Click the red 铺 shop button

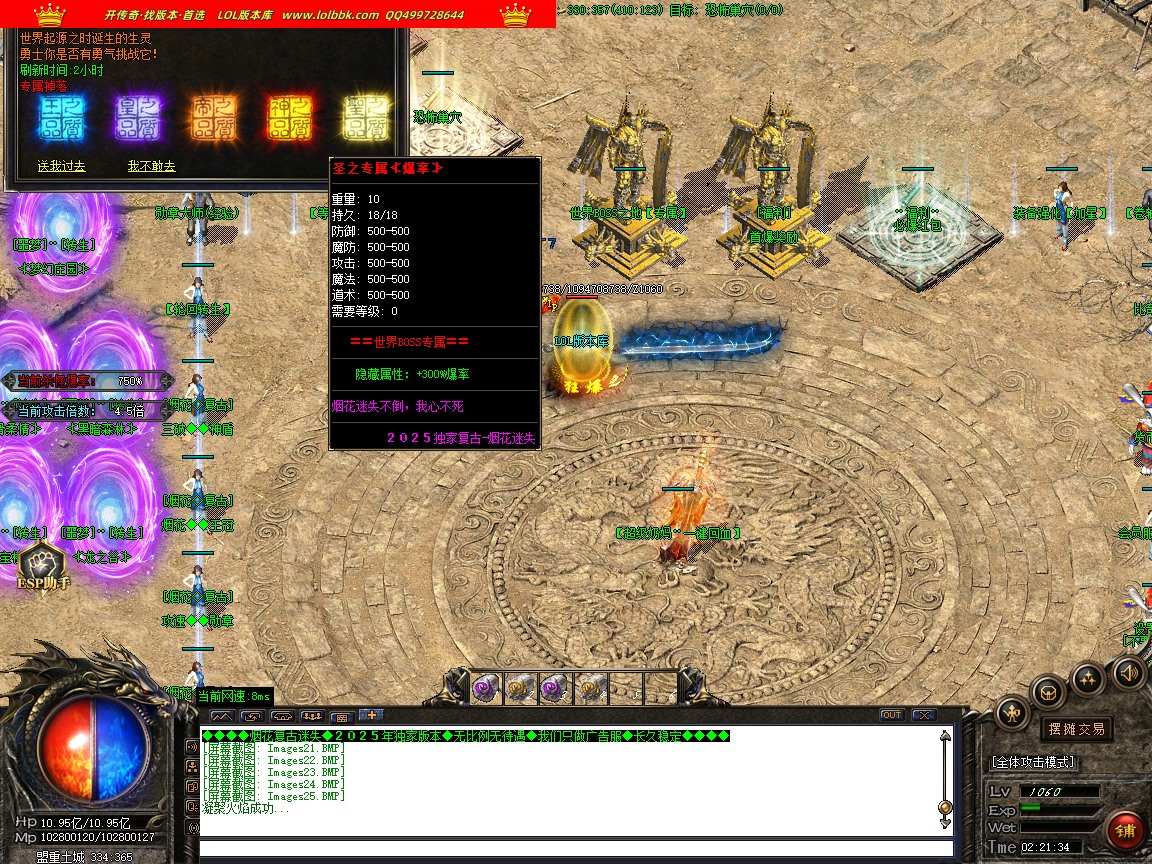[1126, 832]
